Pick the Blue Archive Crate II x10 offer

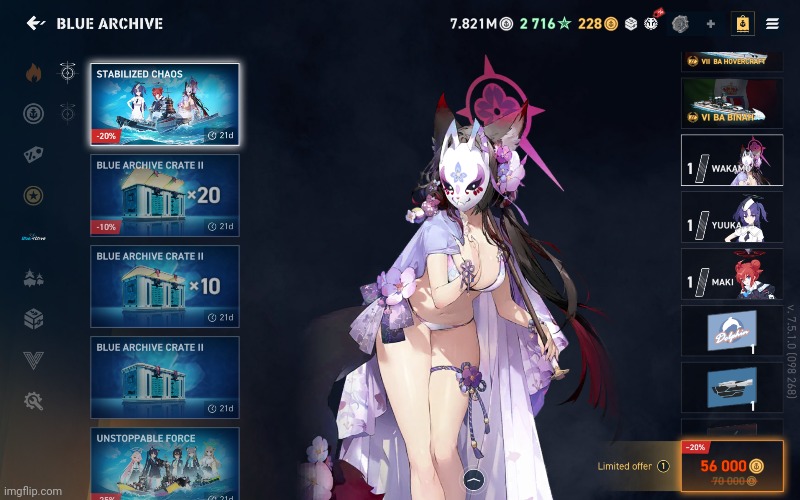click(x=165, y=286)
